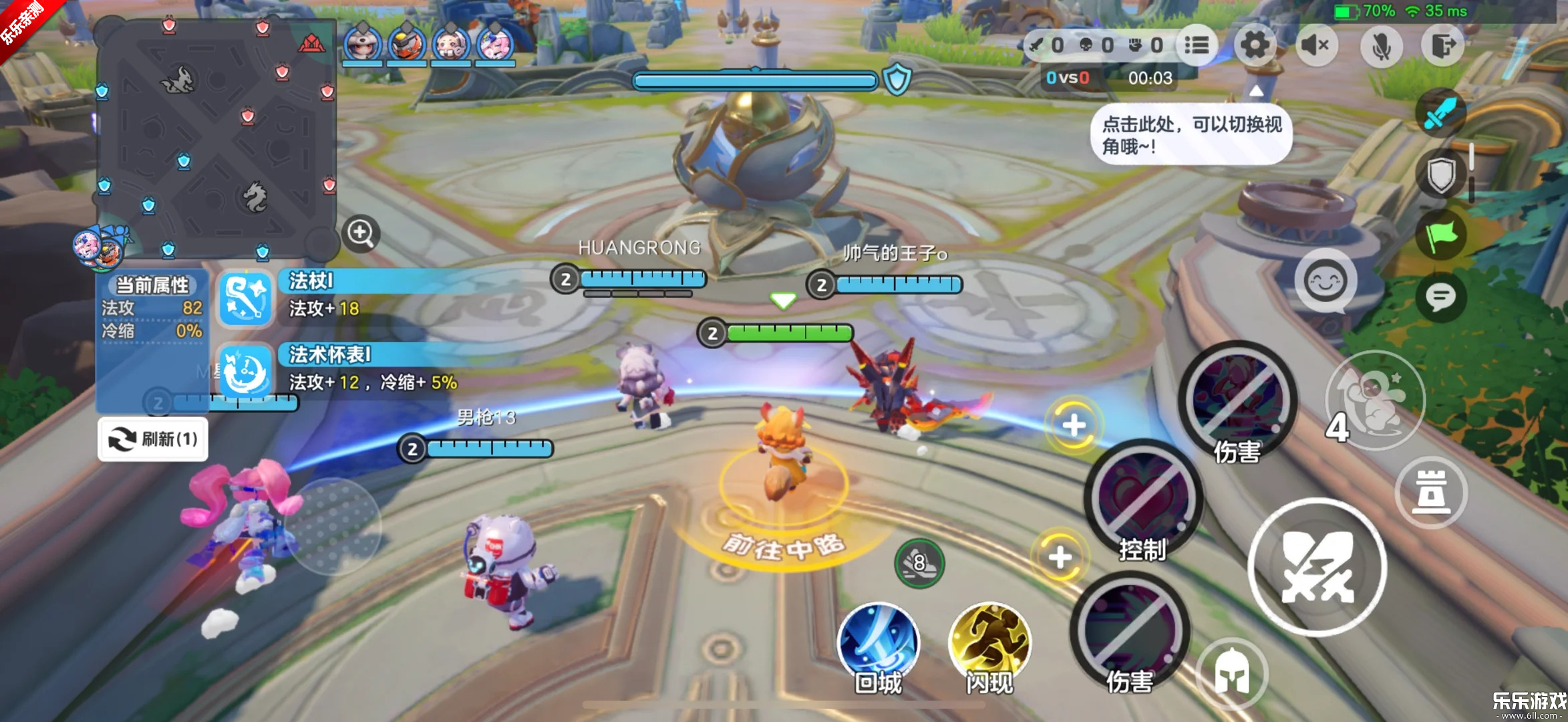Open the minimap
Image resolution: width=1568 pixels, height=722 pixels.
click(215, 137)
